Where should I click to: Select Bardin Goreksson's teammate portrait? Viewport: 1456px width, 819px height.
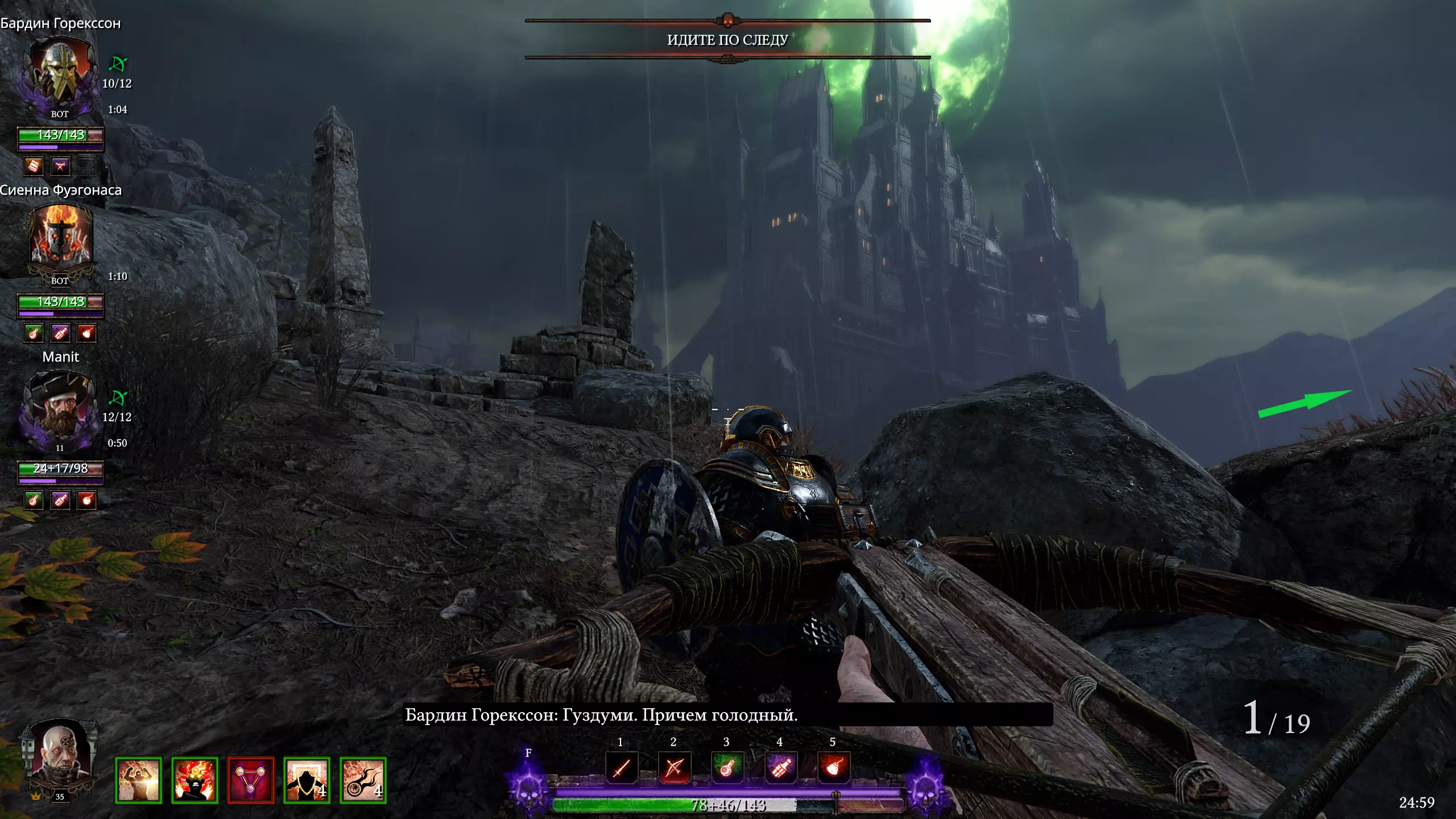tap(60, 74)
